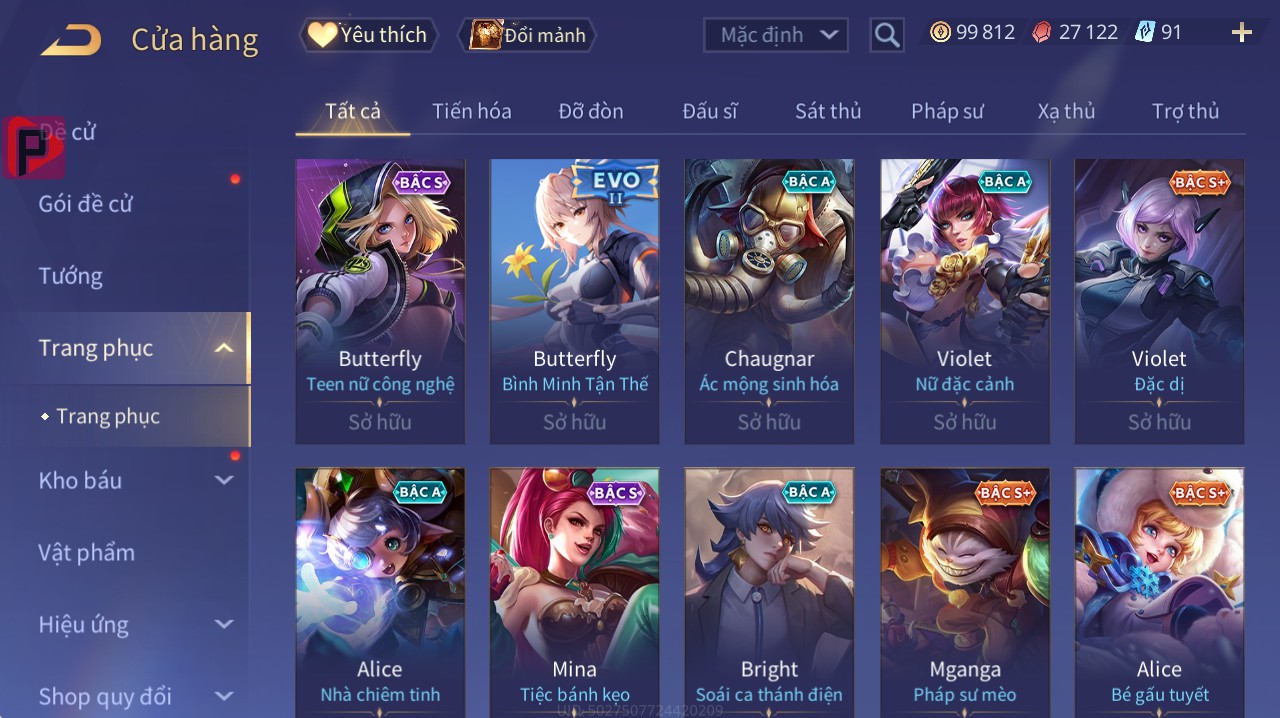Viewport: 1280px width, 718px height.
Task: Select the Đấu sĩ category tab
Action: pyautogui.click(x=709, y=111)
